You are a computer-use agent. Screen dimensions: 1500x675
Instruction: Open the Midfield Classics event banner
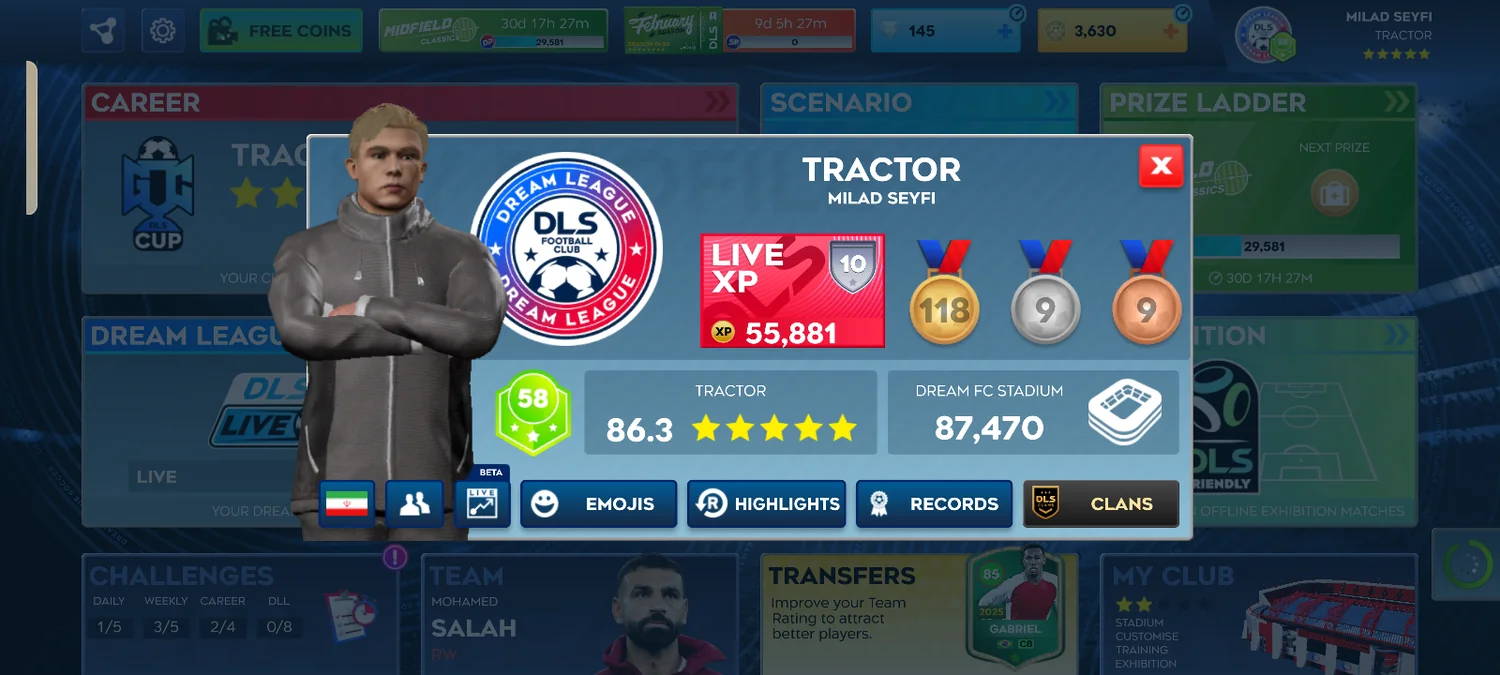point(494,31)
